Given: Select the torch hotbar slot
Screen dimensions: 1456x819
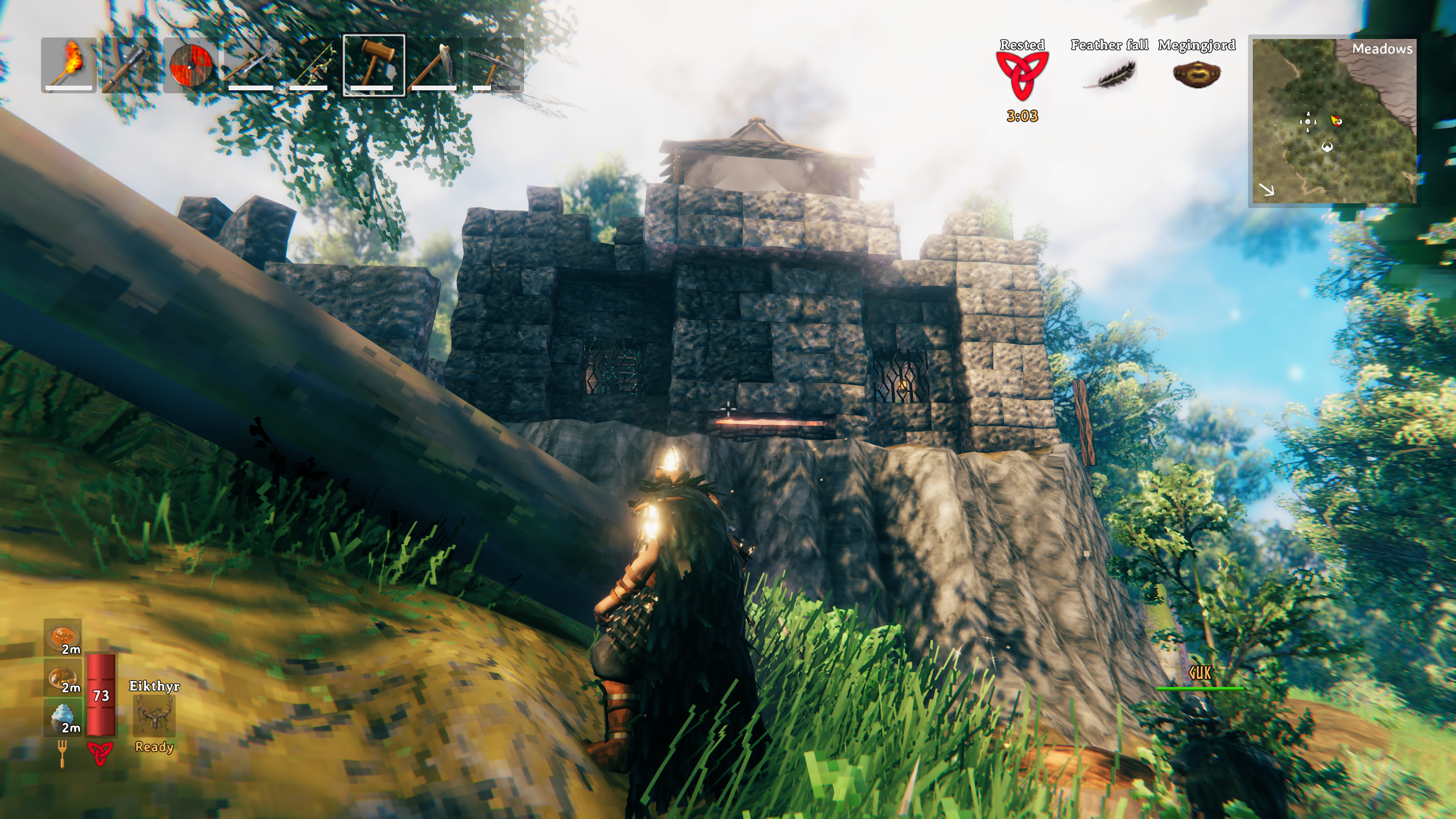Looking at the screenshot, I should point(69,64).
